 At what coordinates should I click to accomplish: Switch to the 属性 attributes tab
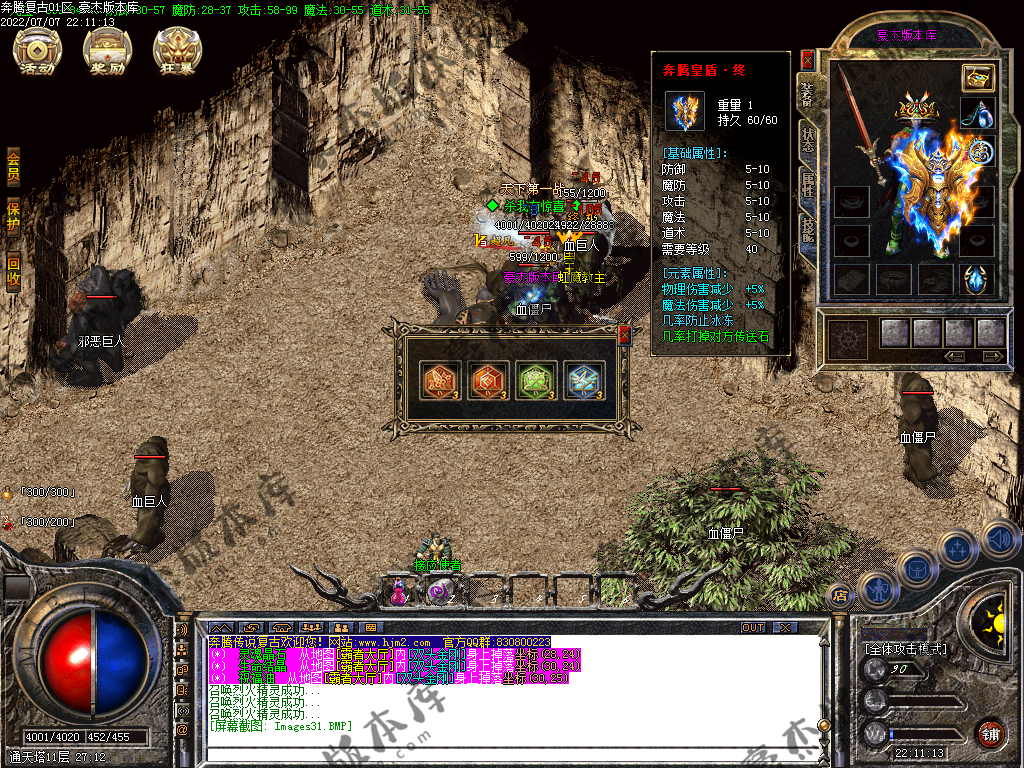[807, 187]
